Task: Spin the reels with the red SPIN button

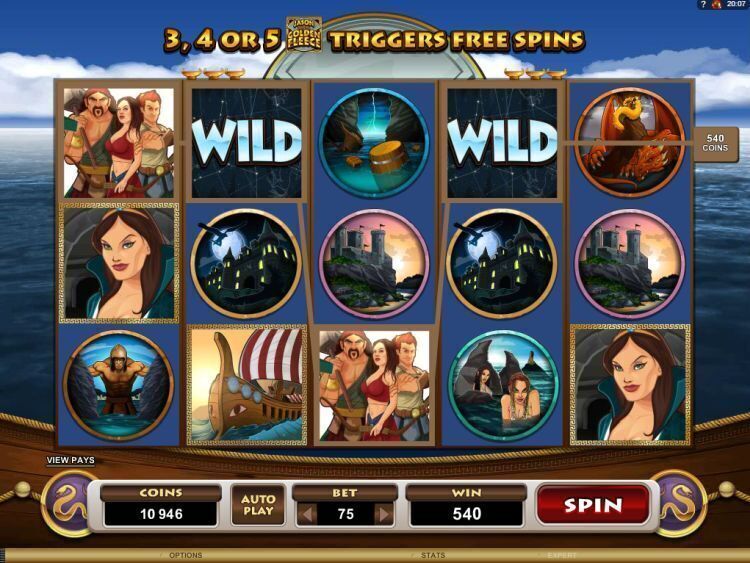Action: pyautogui.click(x=593, y=505)
